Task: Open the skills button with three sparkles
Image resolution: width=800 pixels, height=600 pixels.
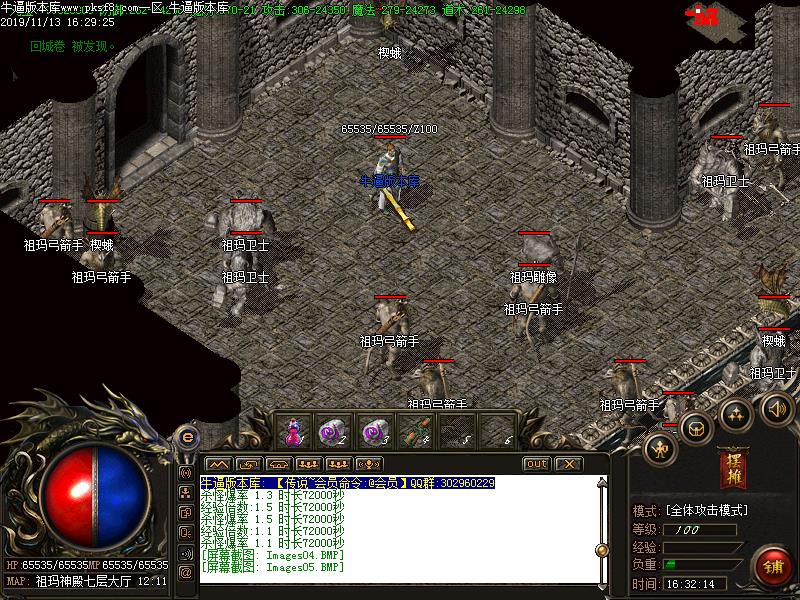Action: click(737, 413)
